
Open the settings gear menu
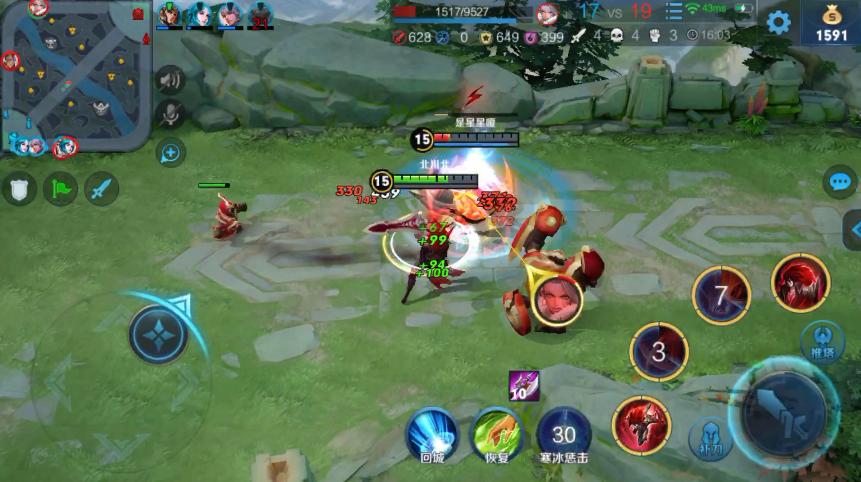(778, 22)
